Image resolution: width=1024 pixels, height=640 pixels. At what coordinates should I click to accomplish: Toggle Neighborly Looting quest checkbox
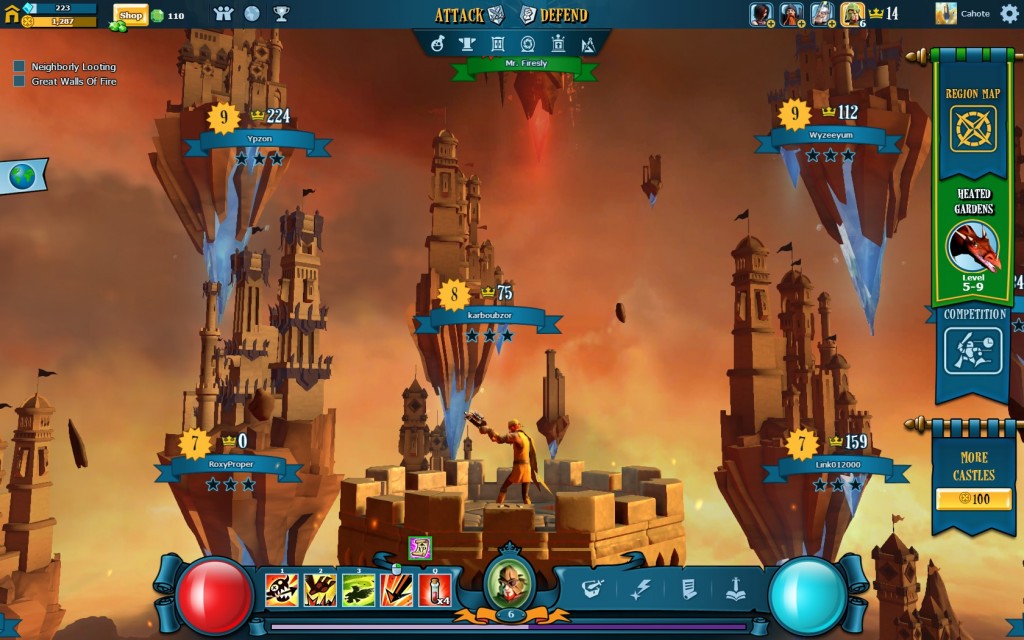tap(19, 67)
